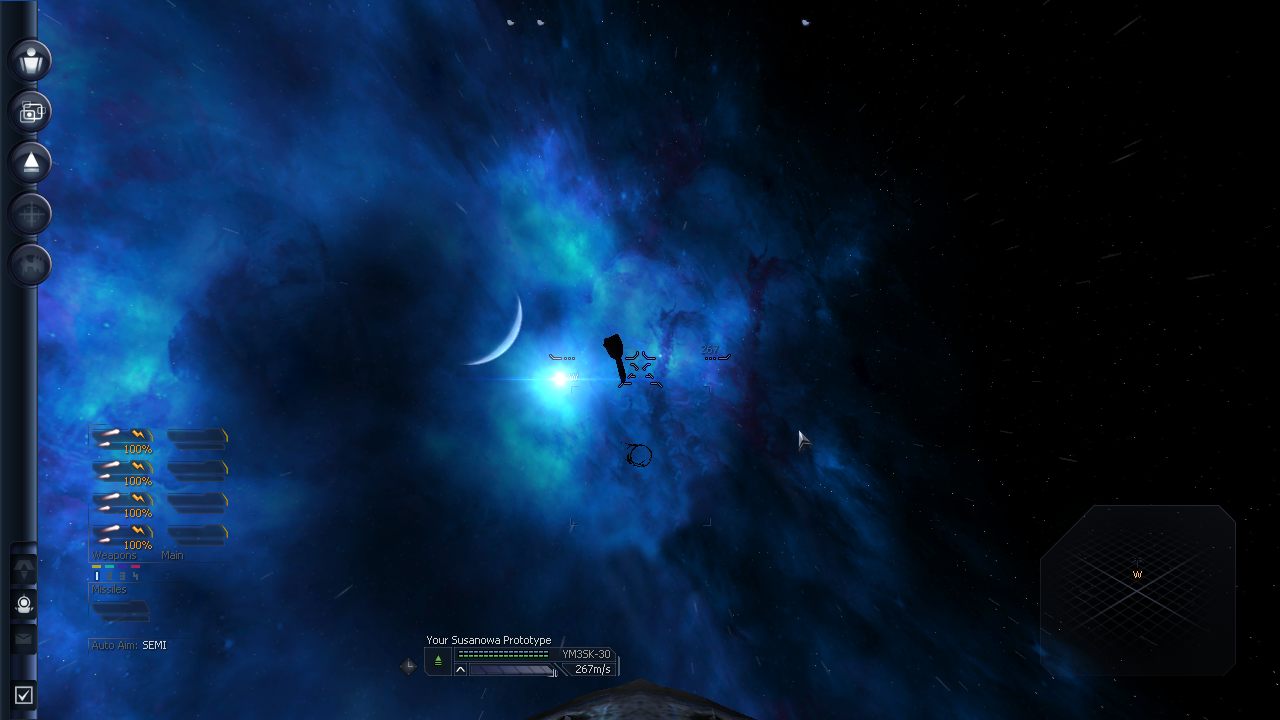Viewport: 1280px width, 720px height.
Task: Select the empty missile slot
Action: (x=120, y=609)
